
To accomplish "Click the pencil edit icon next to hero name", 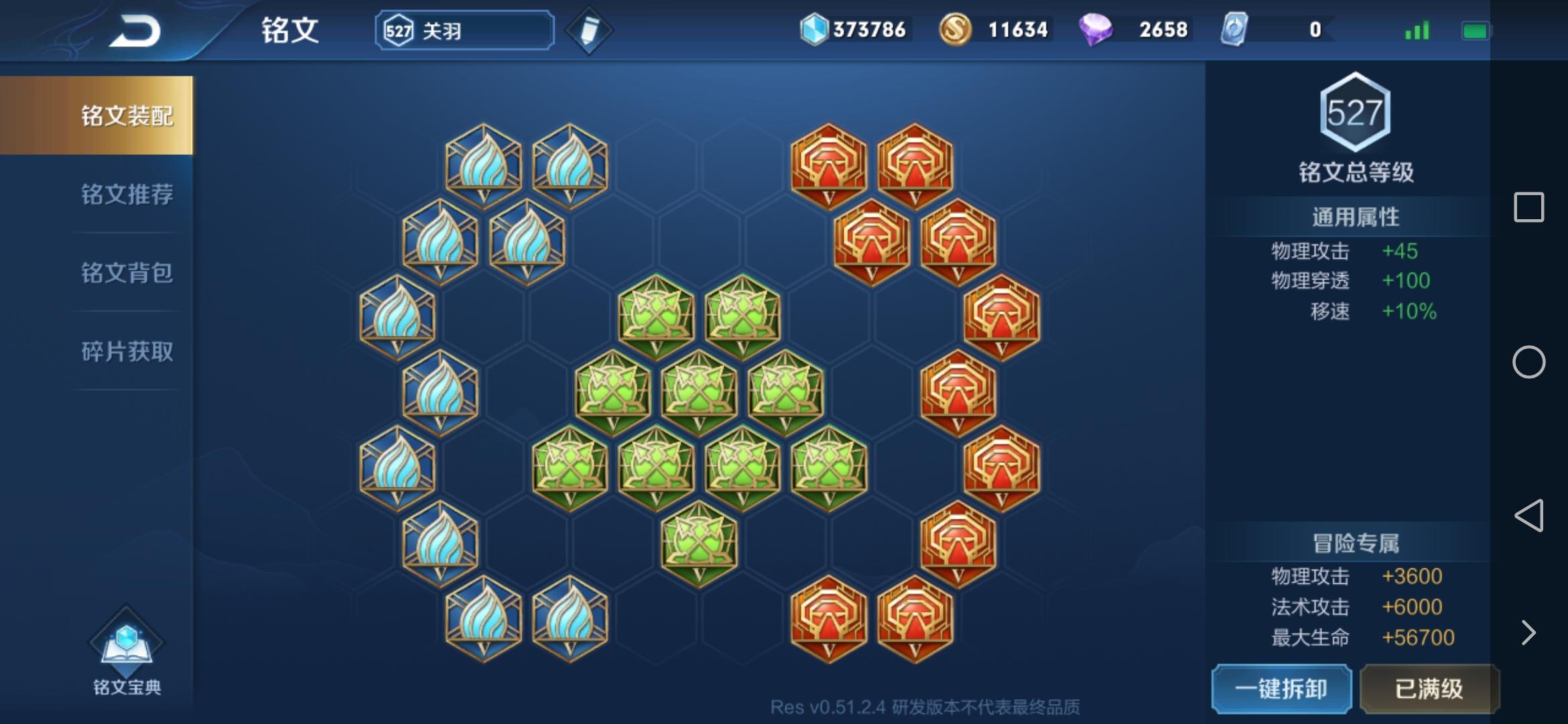I will pyautogui.click(x=588, y=29).
